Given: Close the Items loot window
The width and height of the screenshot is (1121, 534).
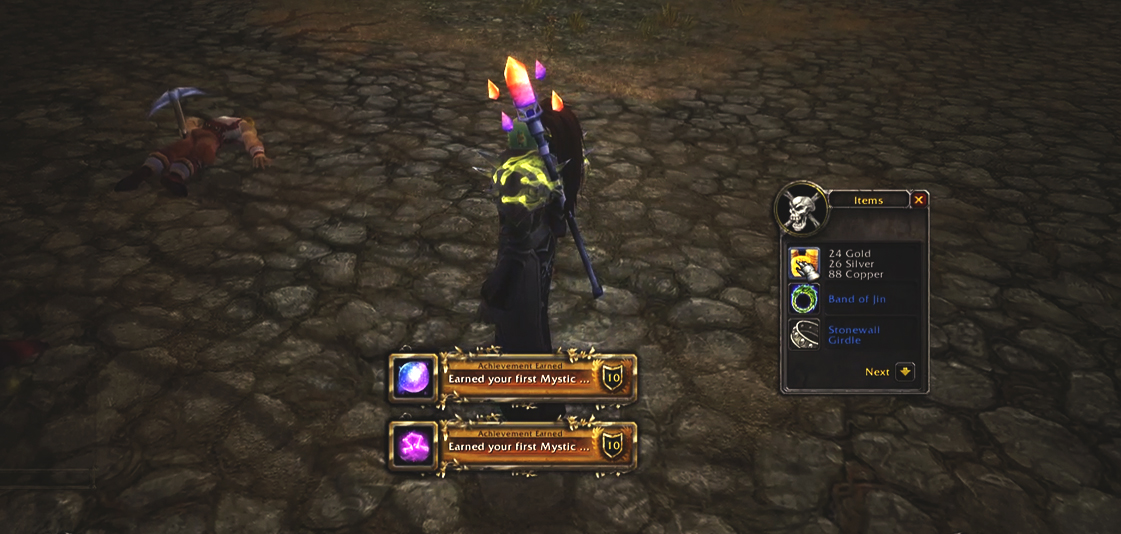Looking at the screenshot, I should point(919,200).
